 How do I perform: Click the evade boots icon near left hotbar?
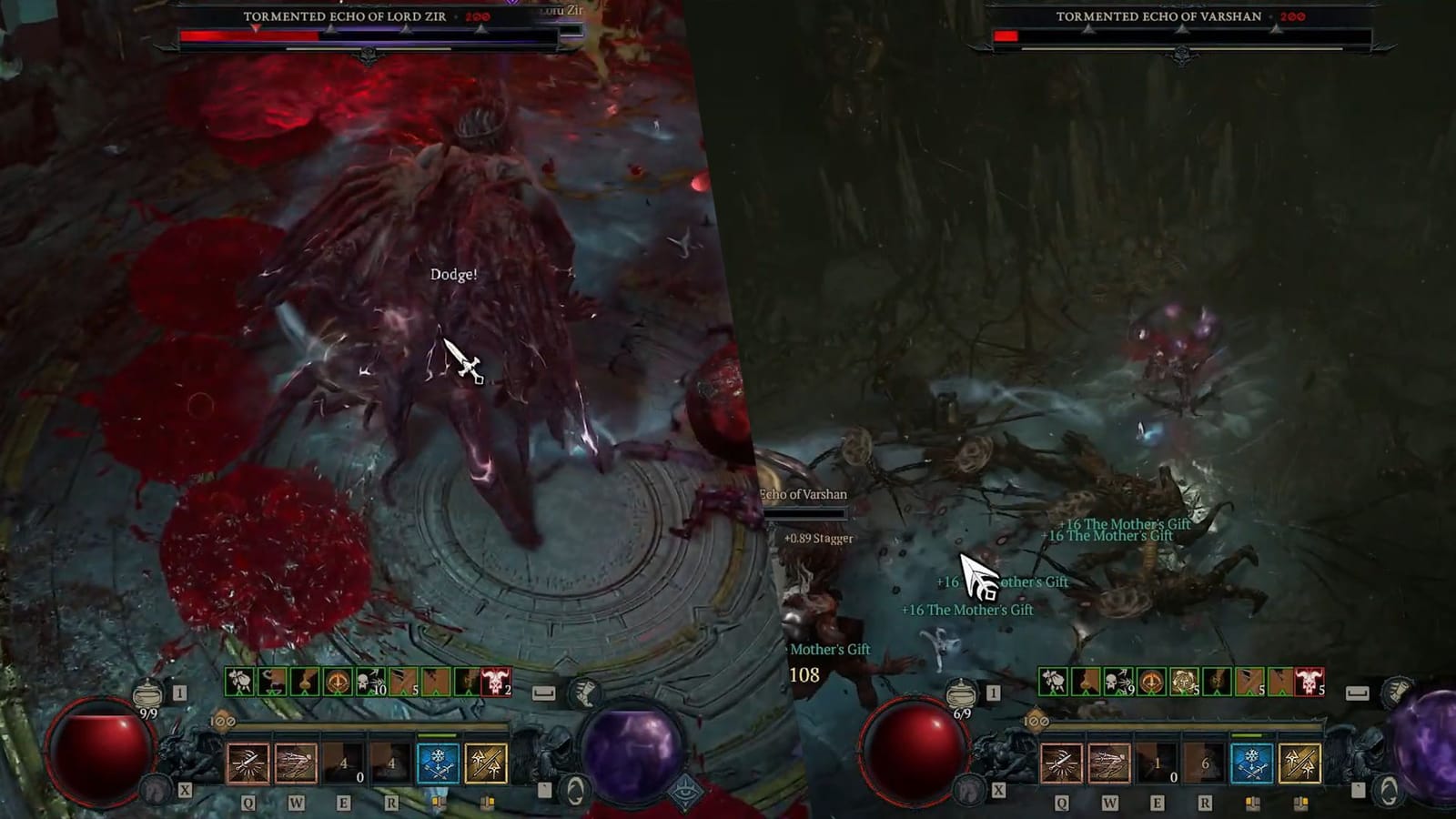click(582, 692)
